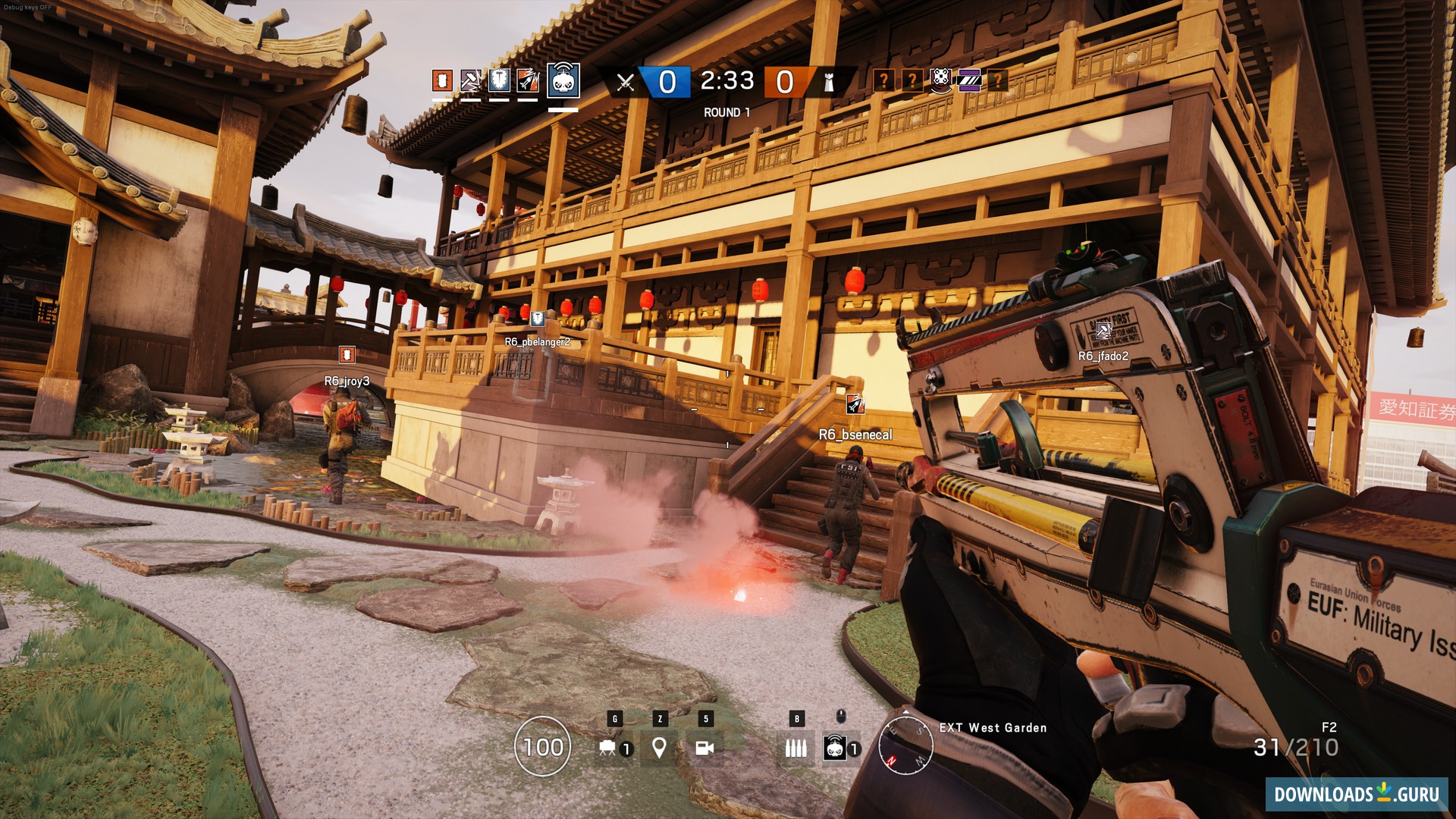The height and width of the screenshot is (819, 1456).
Task: Click the ping marker icon bound to Z
Action: (659, 747)
